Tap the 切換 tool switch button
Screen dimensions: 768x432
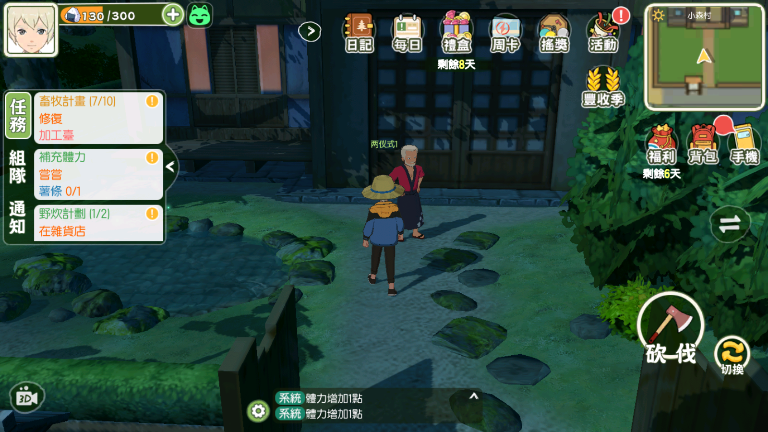(732, 355)
